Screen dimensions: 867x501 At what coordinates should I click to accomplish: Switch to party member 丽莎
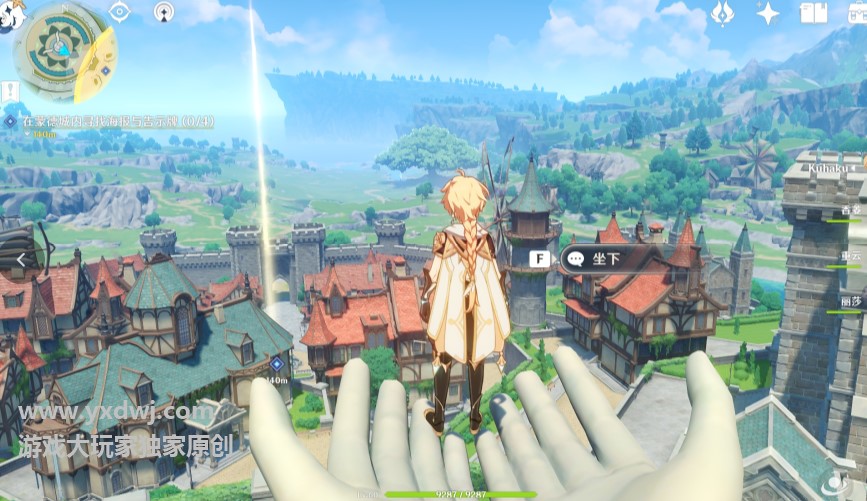pos(851,301)
